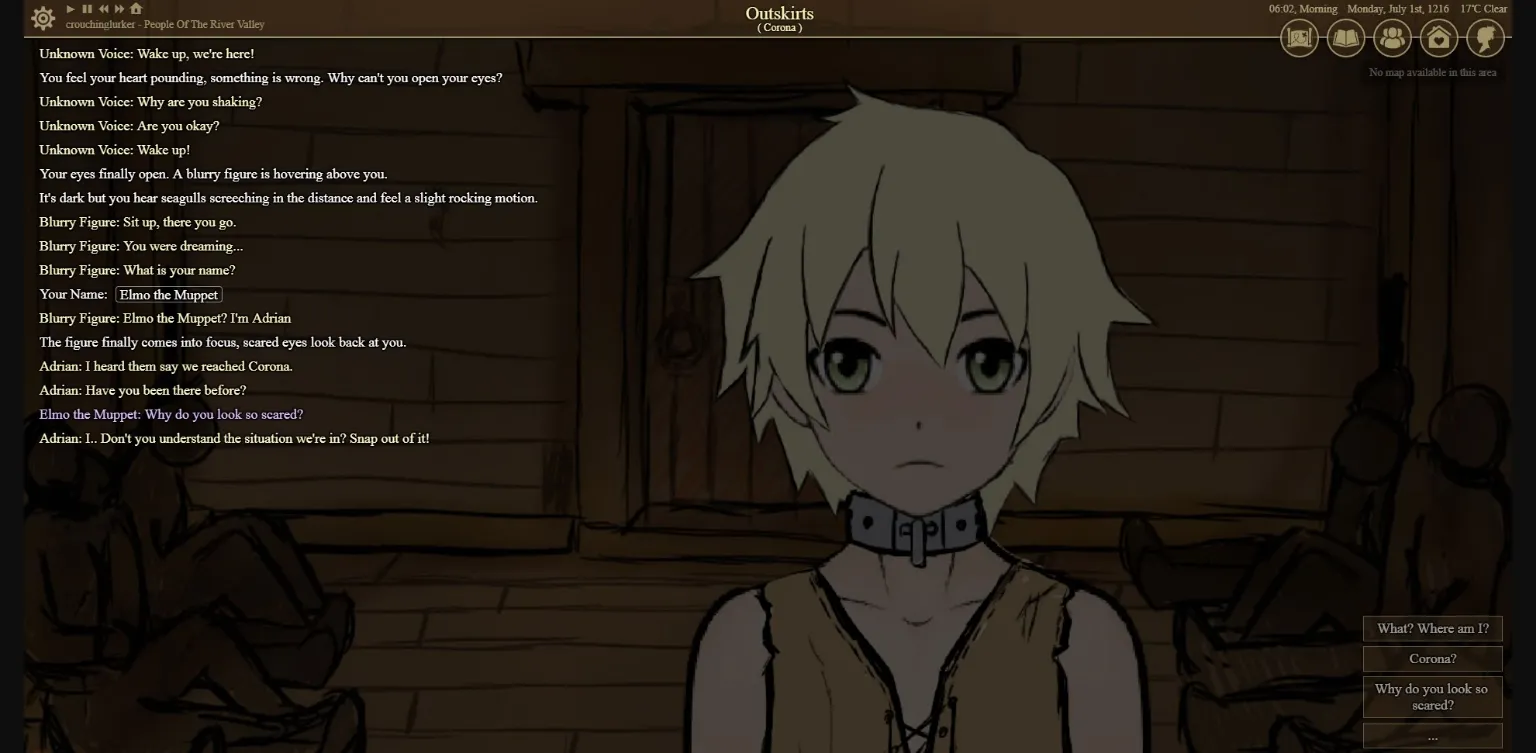The width and height of the screenshot is (1536, 753).
Task: Open the settings gear icon
Action: [41, 17]
